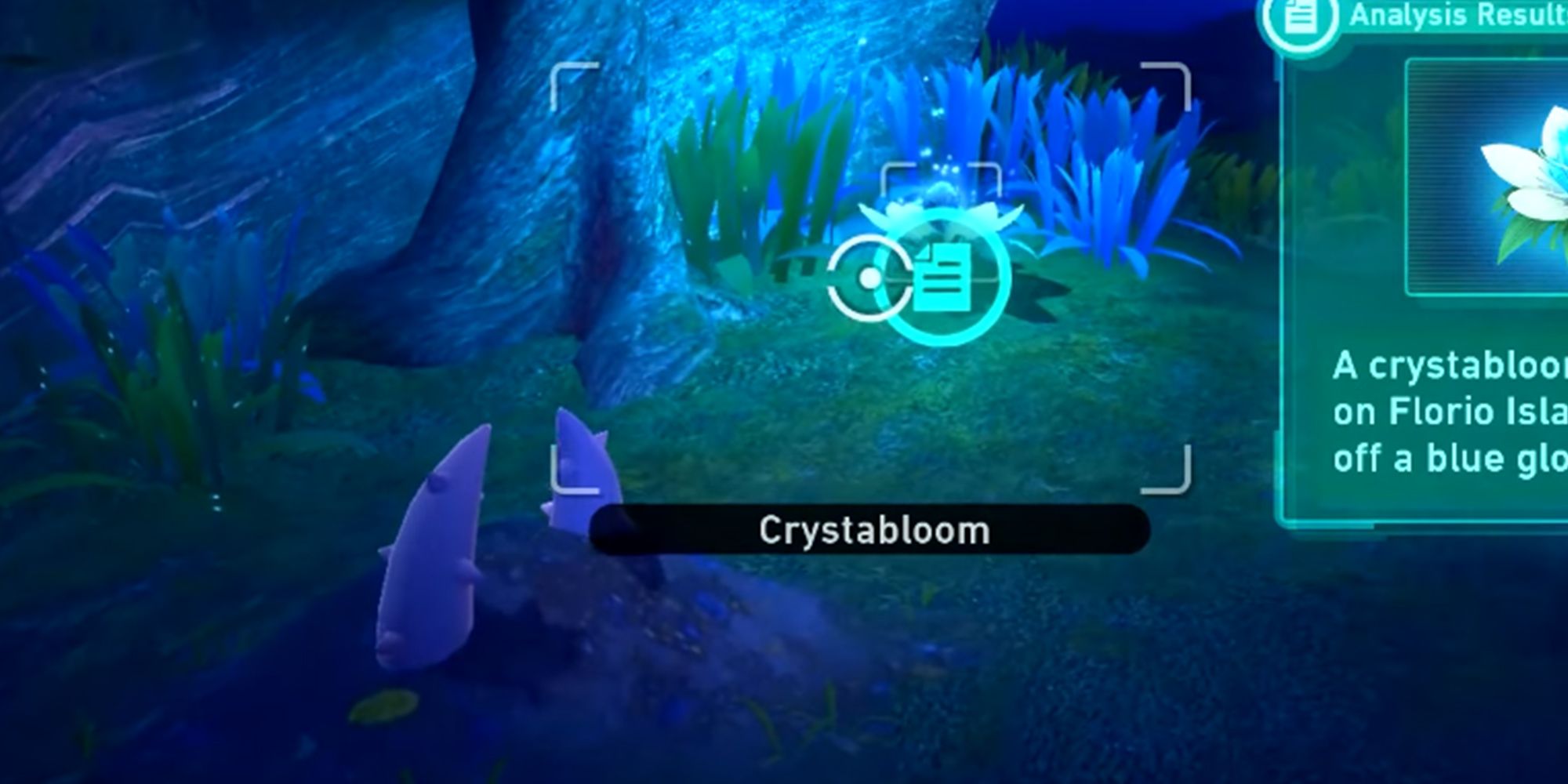This screenshot has width=1568, height=784.
Task: Select the white scanning dot in the reticle circle
Action: click(869, 276)
